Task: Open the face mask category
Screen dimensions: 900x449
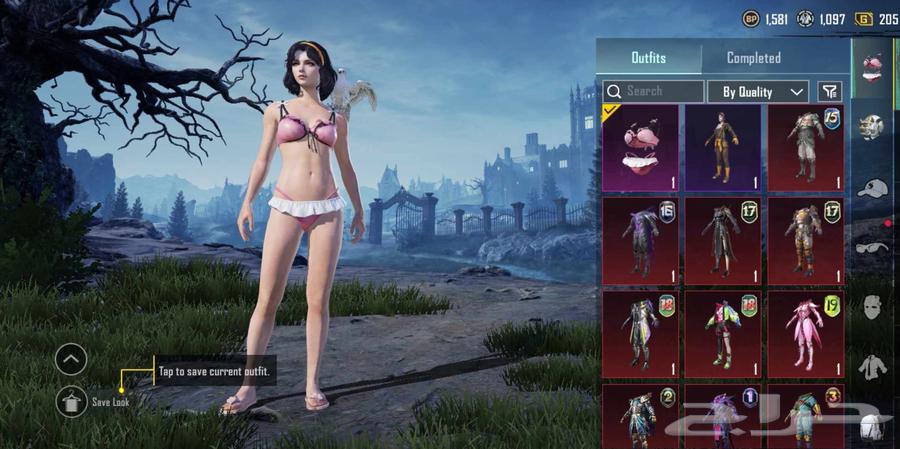Action: coord(873,306)
